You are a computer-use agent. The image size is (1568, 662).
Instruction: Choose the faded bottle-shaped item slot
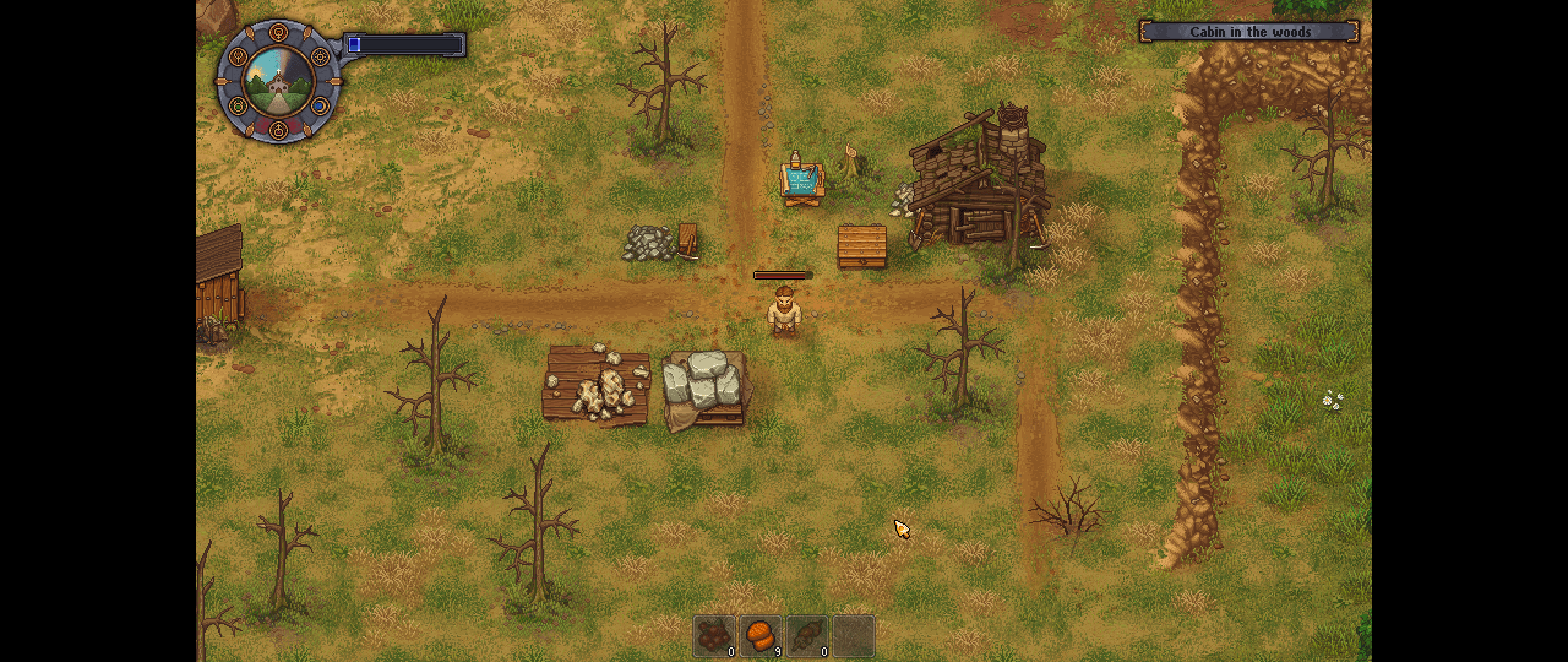click(807, 636)
